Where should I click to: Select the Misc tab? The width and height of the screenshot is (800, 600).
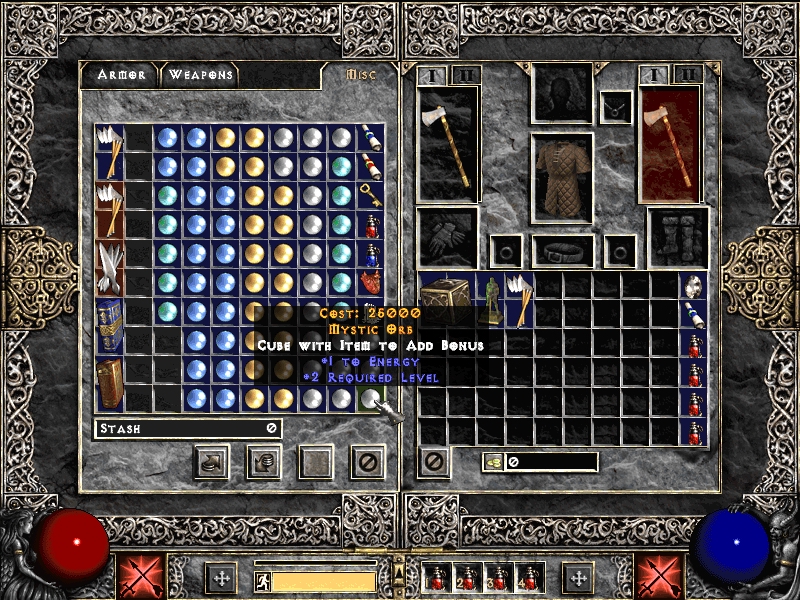[x=358, y=75]
